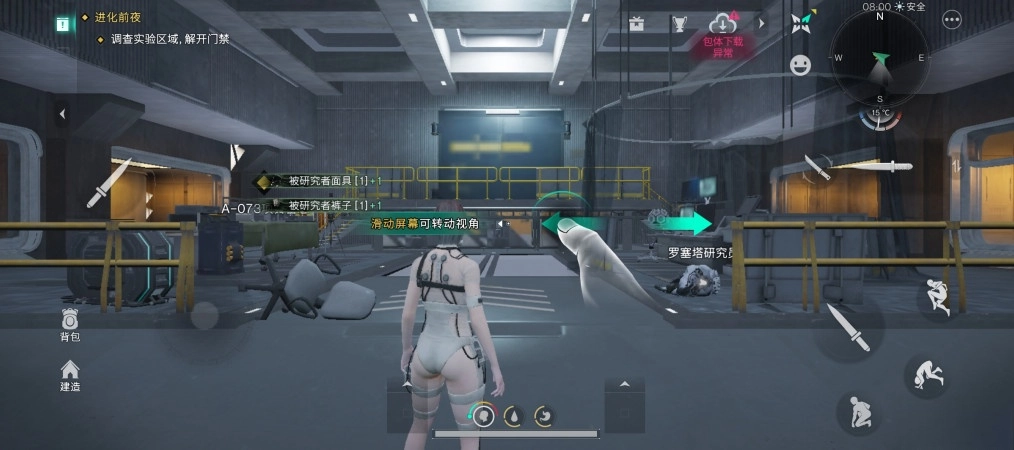Open the compass minimap
This screenshot has width=1014, height=450.
tap(880, 62)
